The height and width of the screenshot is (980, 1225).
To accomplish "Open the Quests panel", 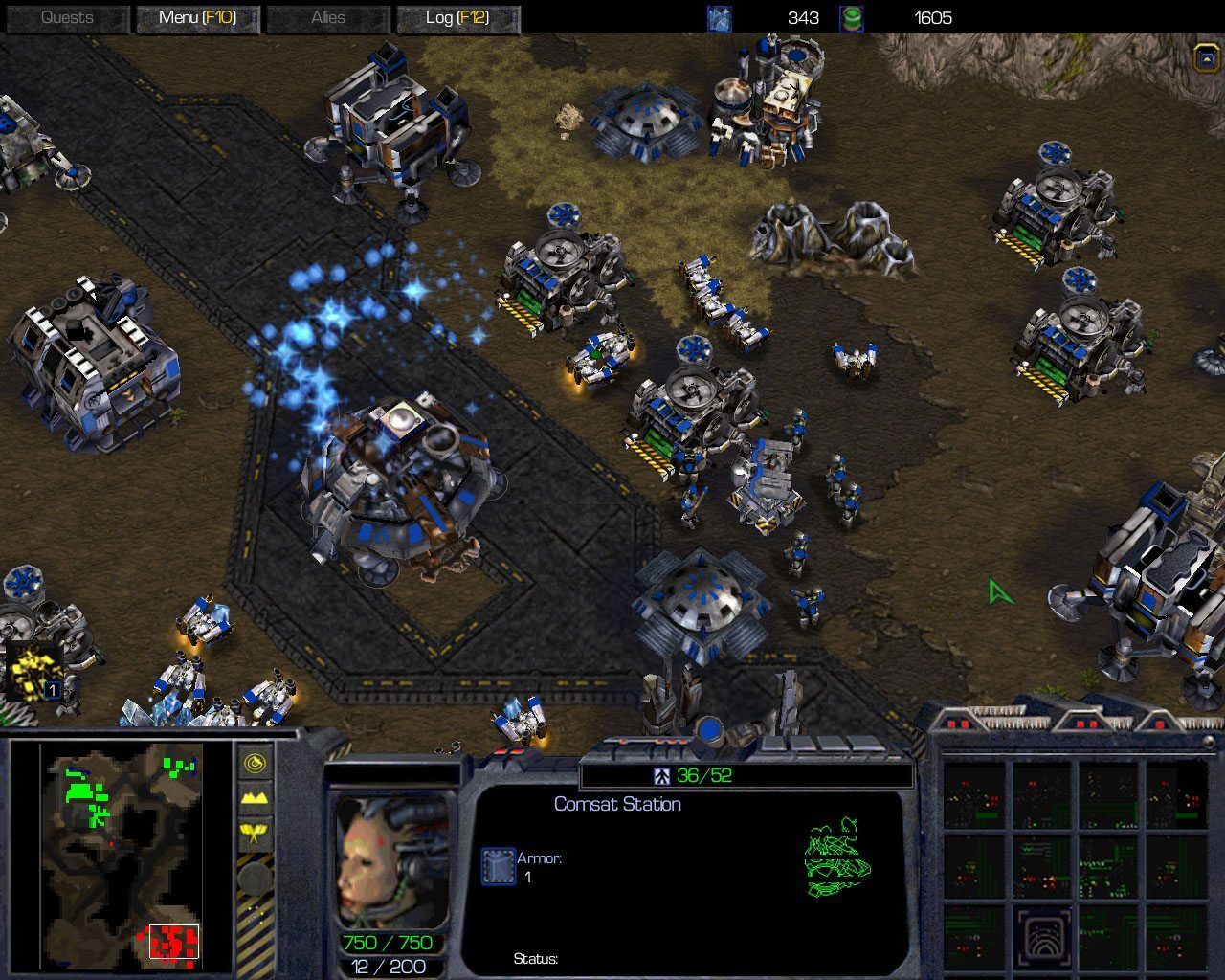I will coord(67,18).
